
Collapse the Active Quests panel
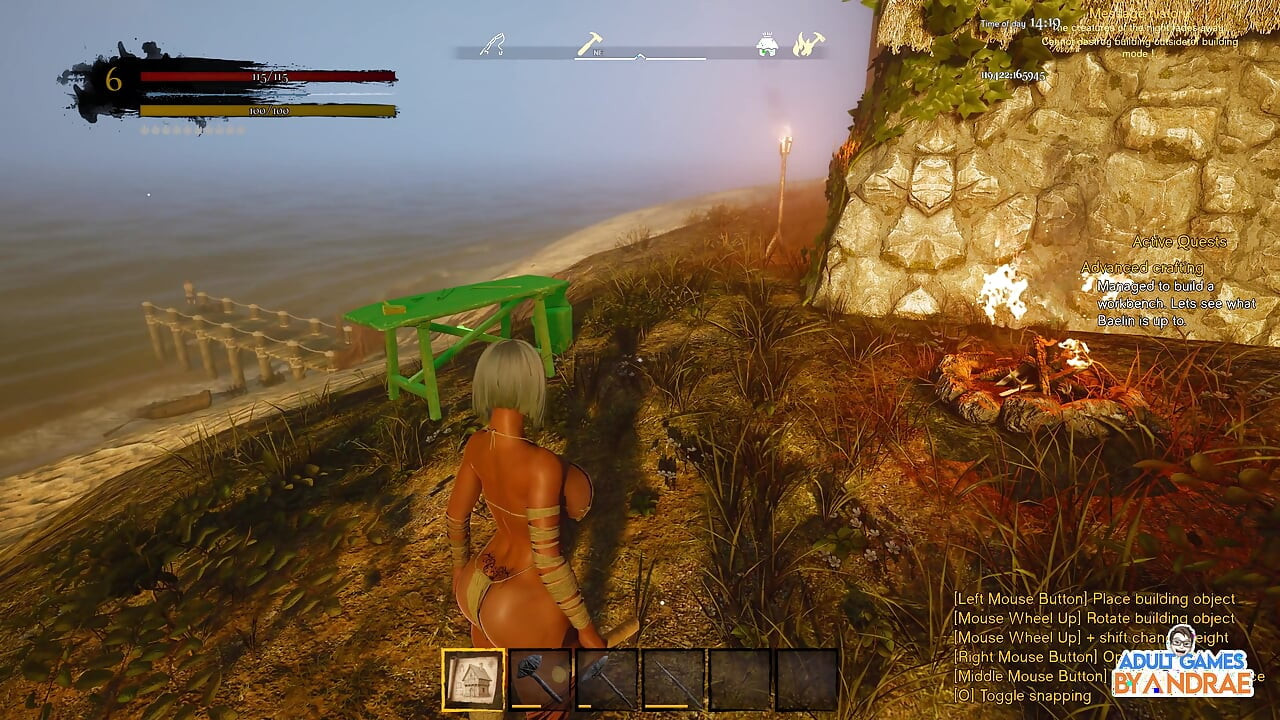[x=1180, y=241]
